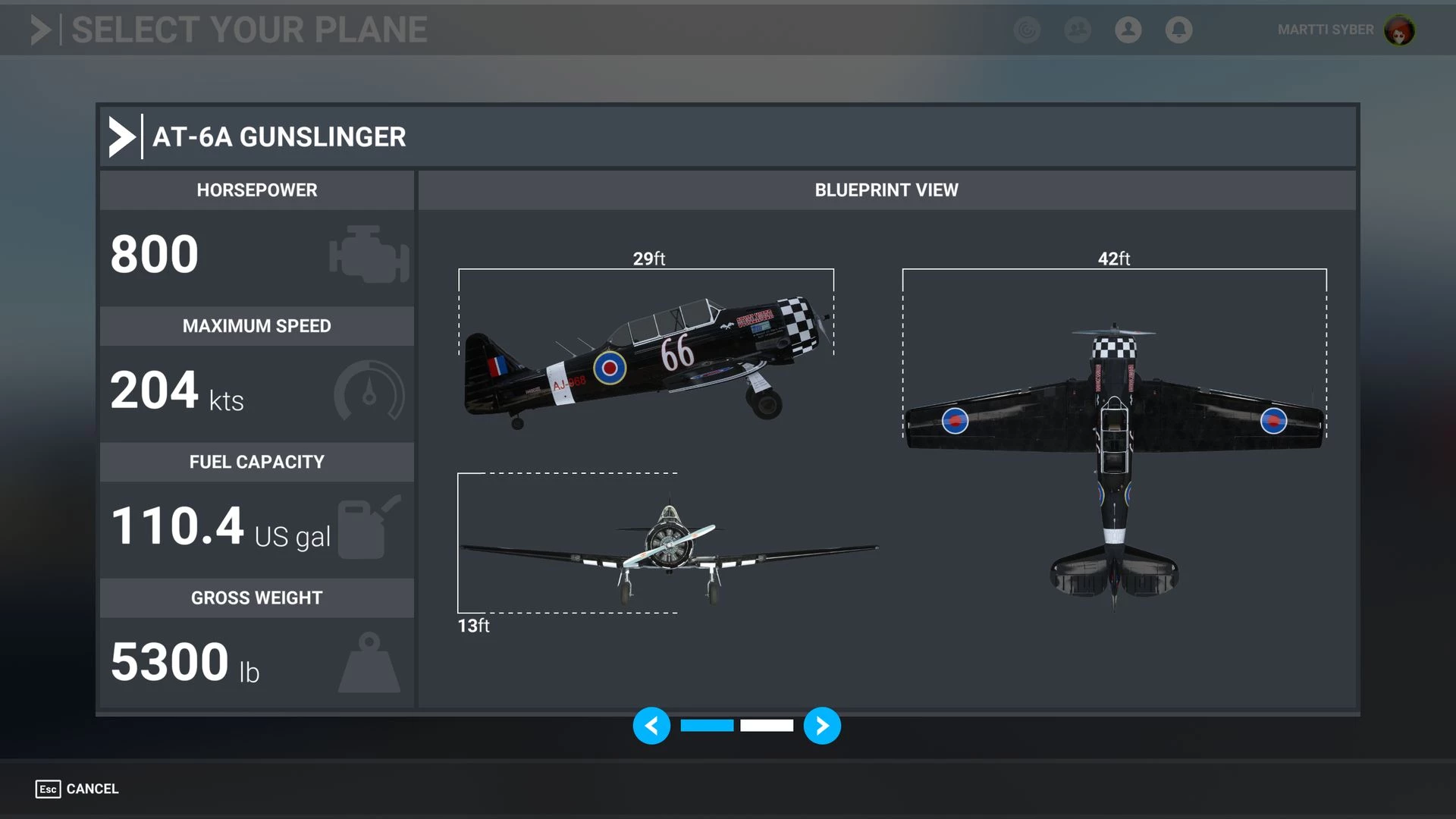1456x819 pixels.
Task: Open the circular target icon in header
Action: [x=1027, y=30]
